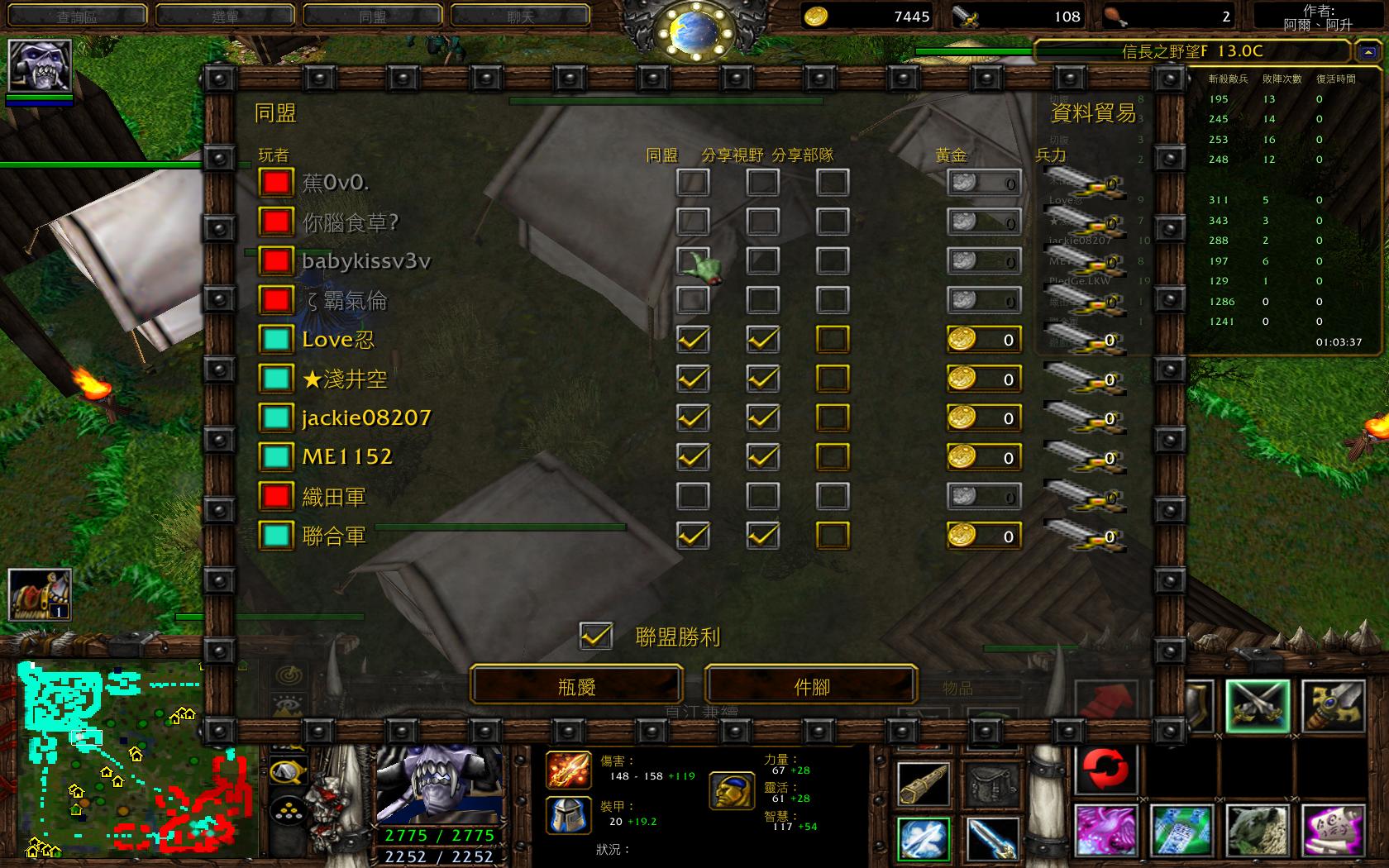The width and height of the screenshot is (1389, 868).
Task: Open the 選單 menu in the top bar
Action: (x=225, y=16)
